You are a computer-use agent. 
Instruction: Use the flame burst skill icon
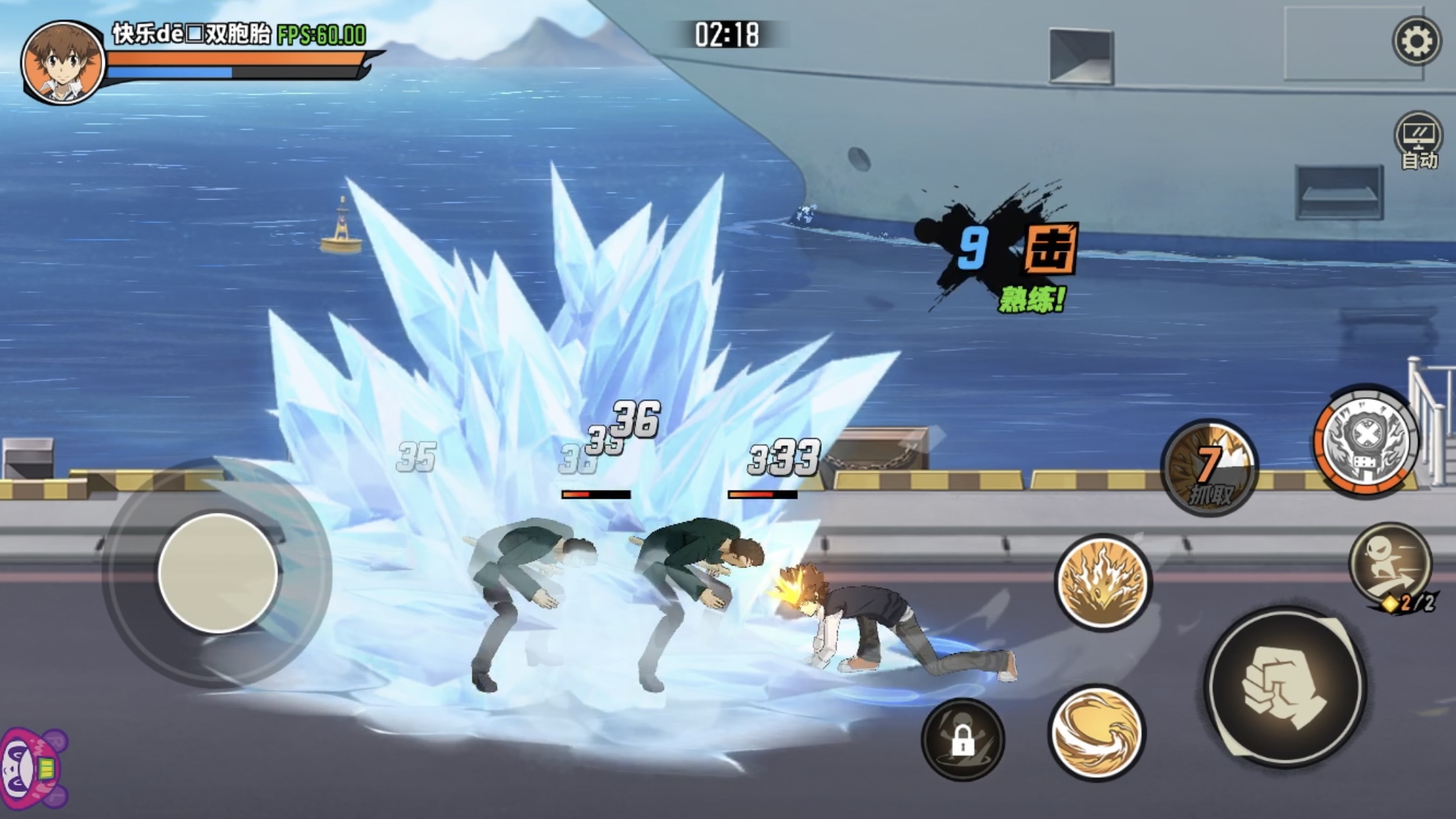click(1103, 582)
